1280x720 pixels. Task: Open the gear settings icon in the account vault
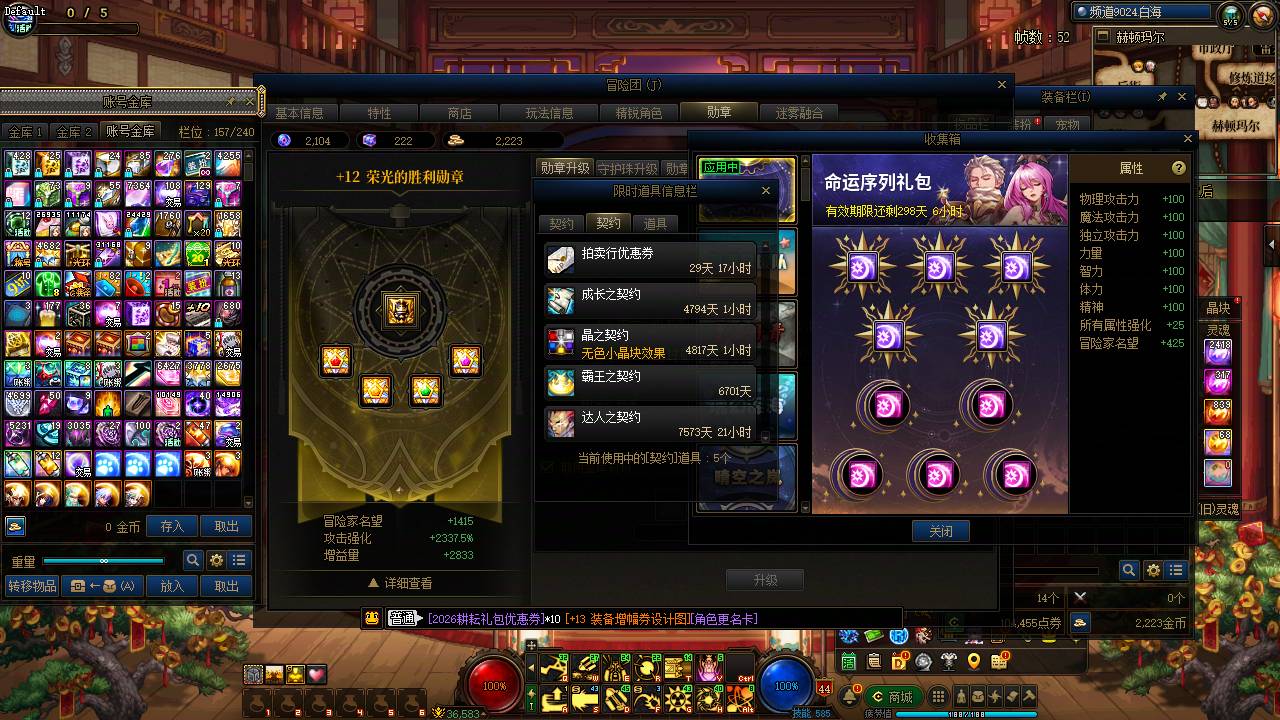point(217,560)
